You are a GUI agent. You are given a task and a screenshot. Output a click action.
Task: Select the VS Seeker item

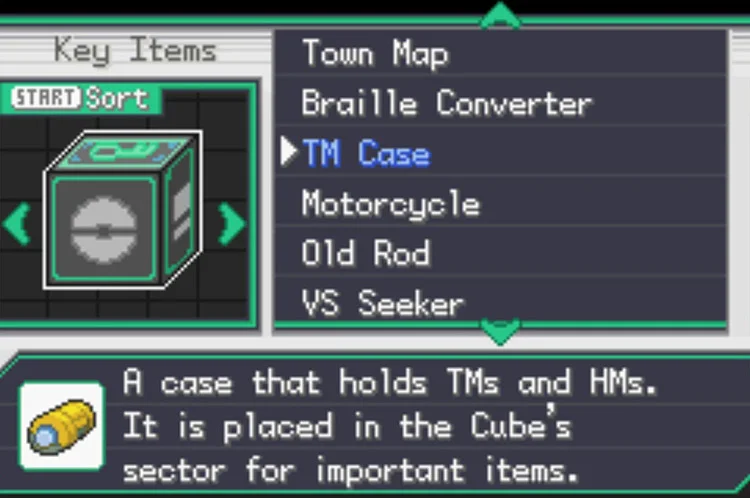click(383, 303)
